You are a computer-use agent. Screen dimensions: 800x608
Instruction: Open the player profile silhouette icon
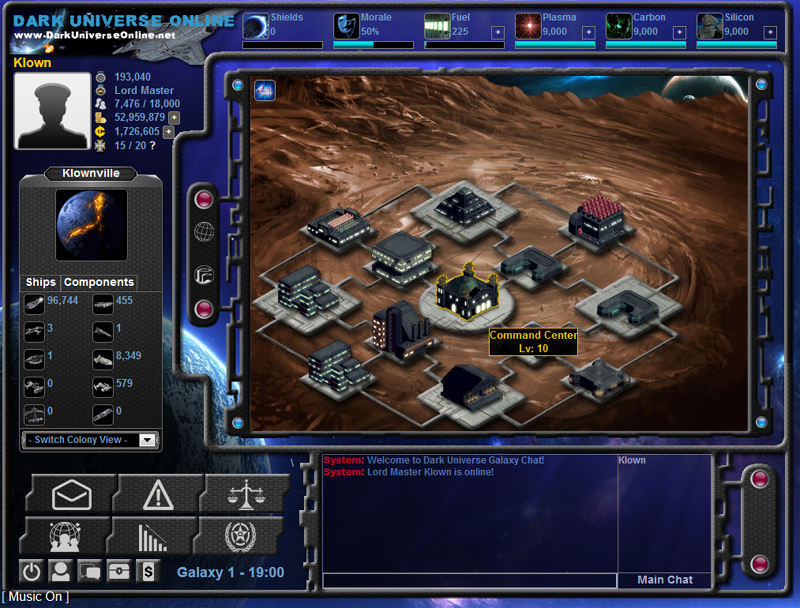pyautogui.click(x=61, y=571)
